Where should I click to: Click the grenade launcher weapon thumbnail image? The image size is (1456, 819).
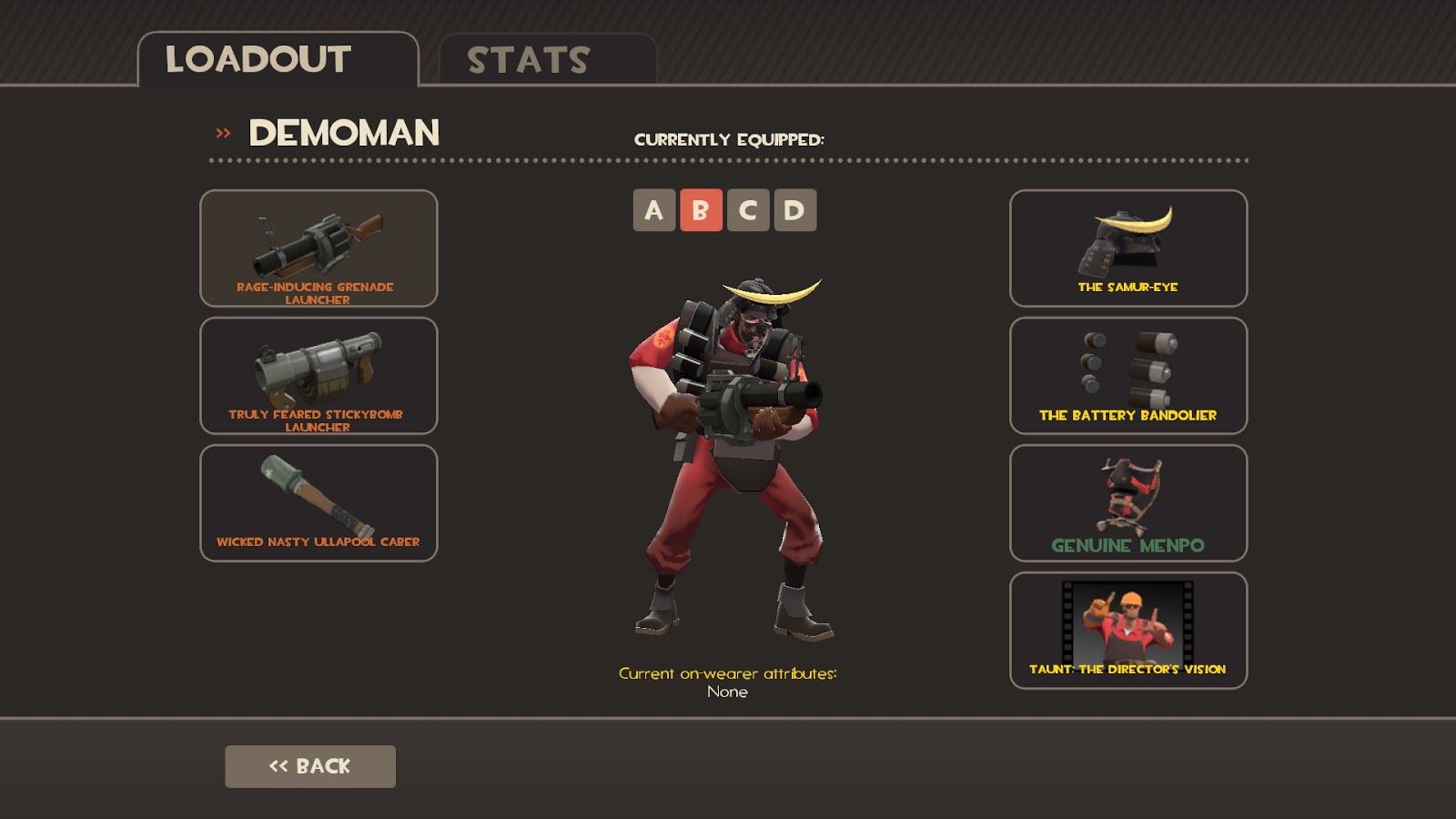[x=318, y=241]
